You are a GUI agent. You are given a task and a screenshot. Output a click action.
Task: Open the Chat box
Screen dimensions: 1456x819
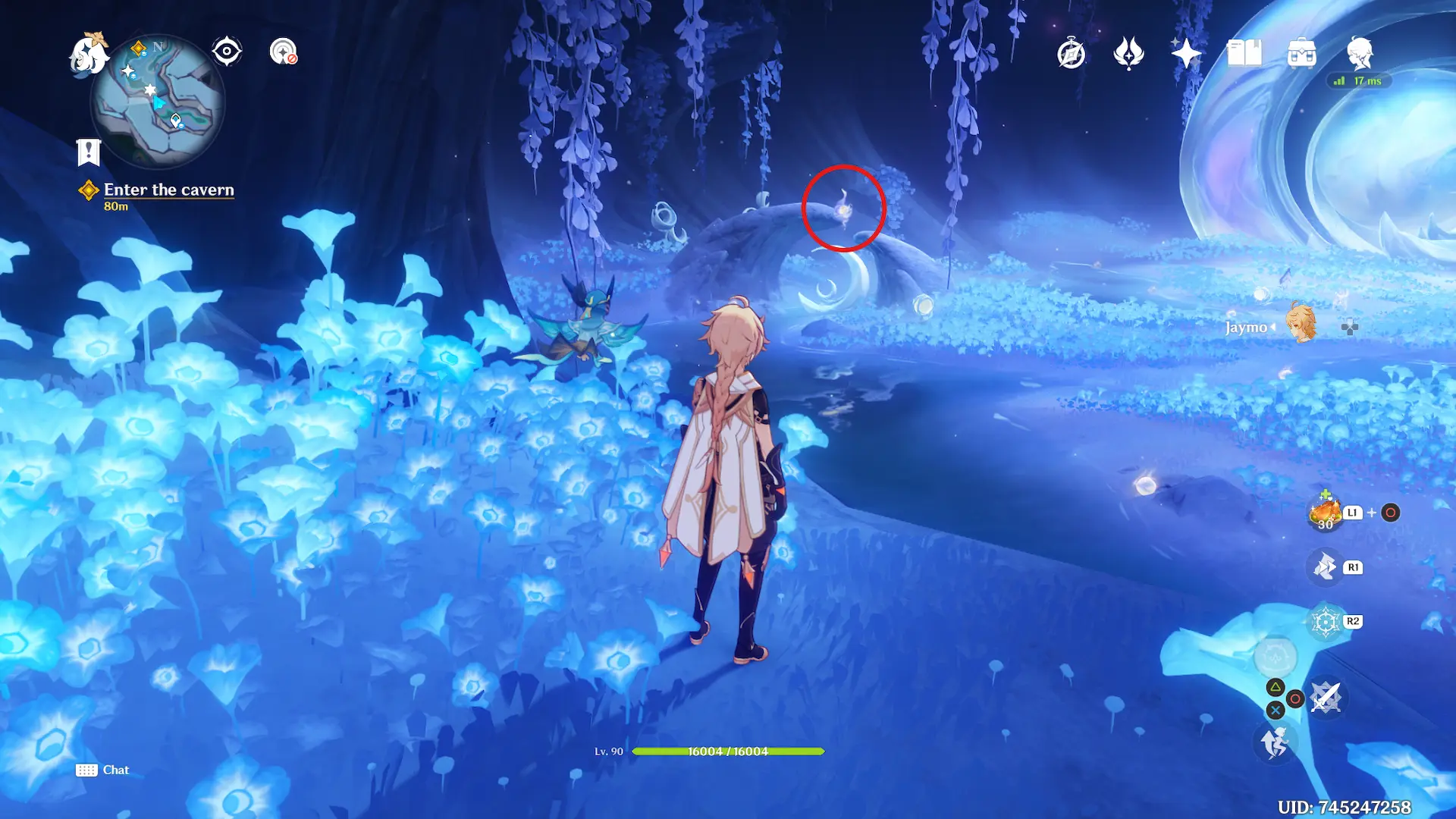click(103, 770)
